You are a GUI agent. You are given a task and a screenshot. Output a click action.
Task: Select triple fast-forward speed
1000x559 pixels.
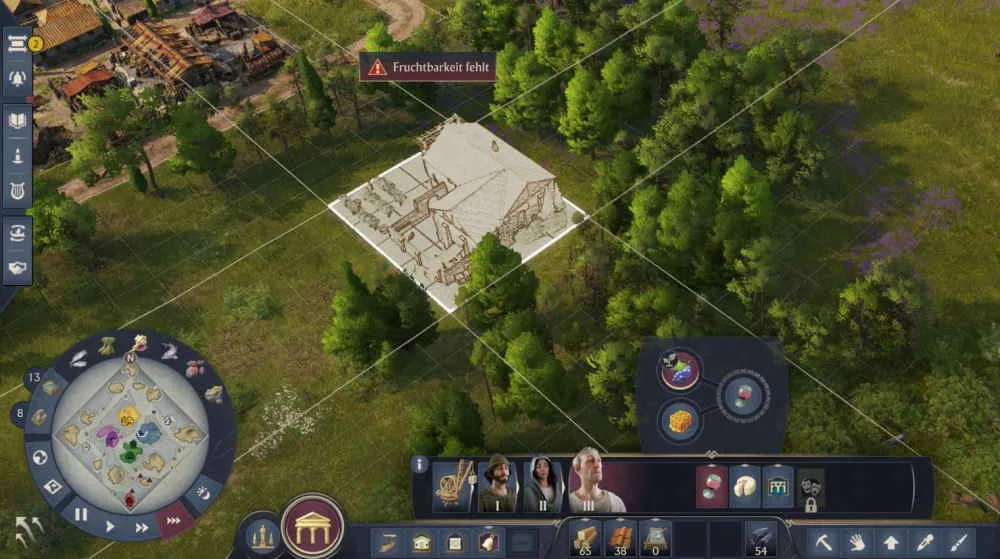click(x=173, y=519)
